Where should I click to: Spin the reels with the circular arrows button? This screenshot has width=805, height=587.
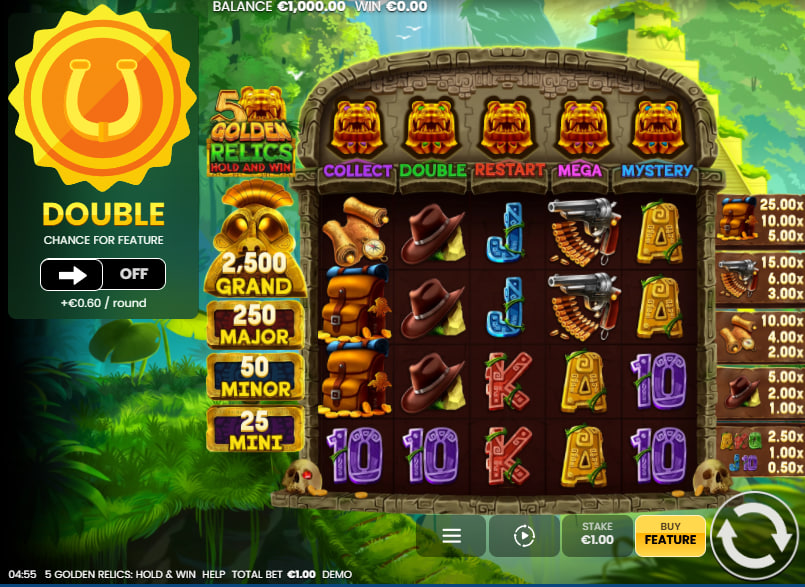coord(756,536)
